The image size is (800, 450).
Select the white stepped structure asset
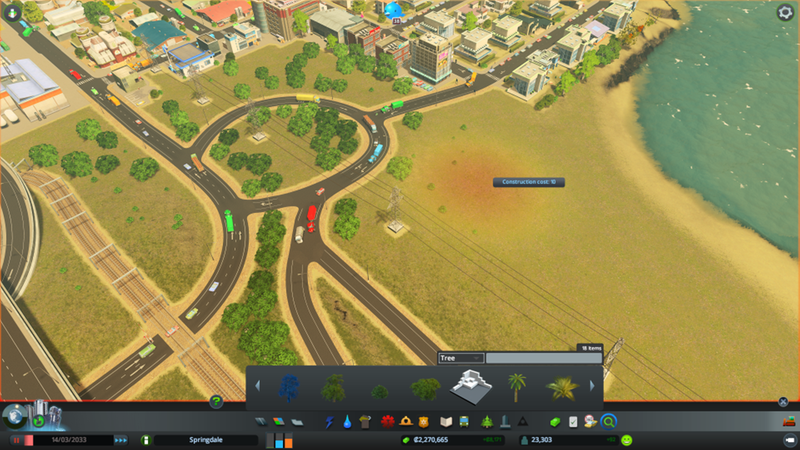coord(472,386)
